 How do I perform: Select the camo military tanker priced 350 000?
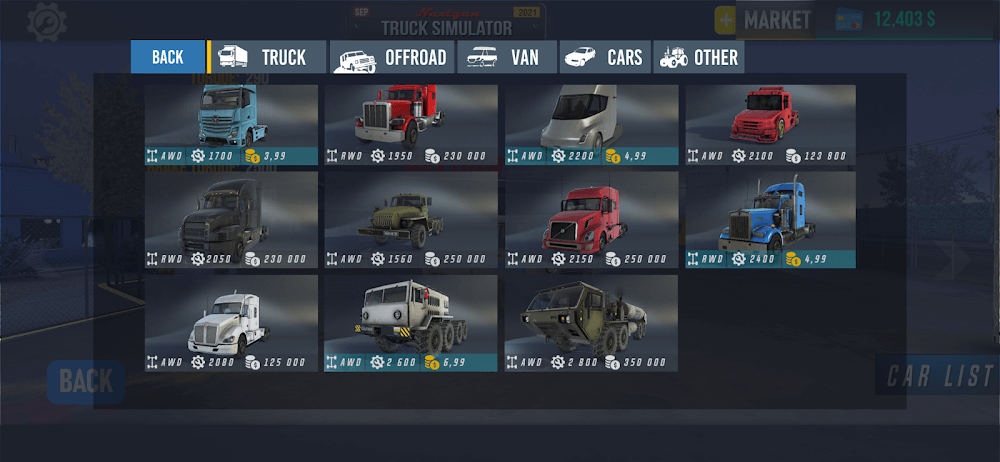tap(591, 323)
